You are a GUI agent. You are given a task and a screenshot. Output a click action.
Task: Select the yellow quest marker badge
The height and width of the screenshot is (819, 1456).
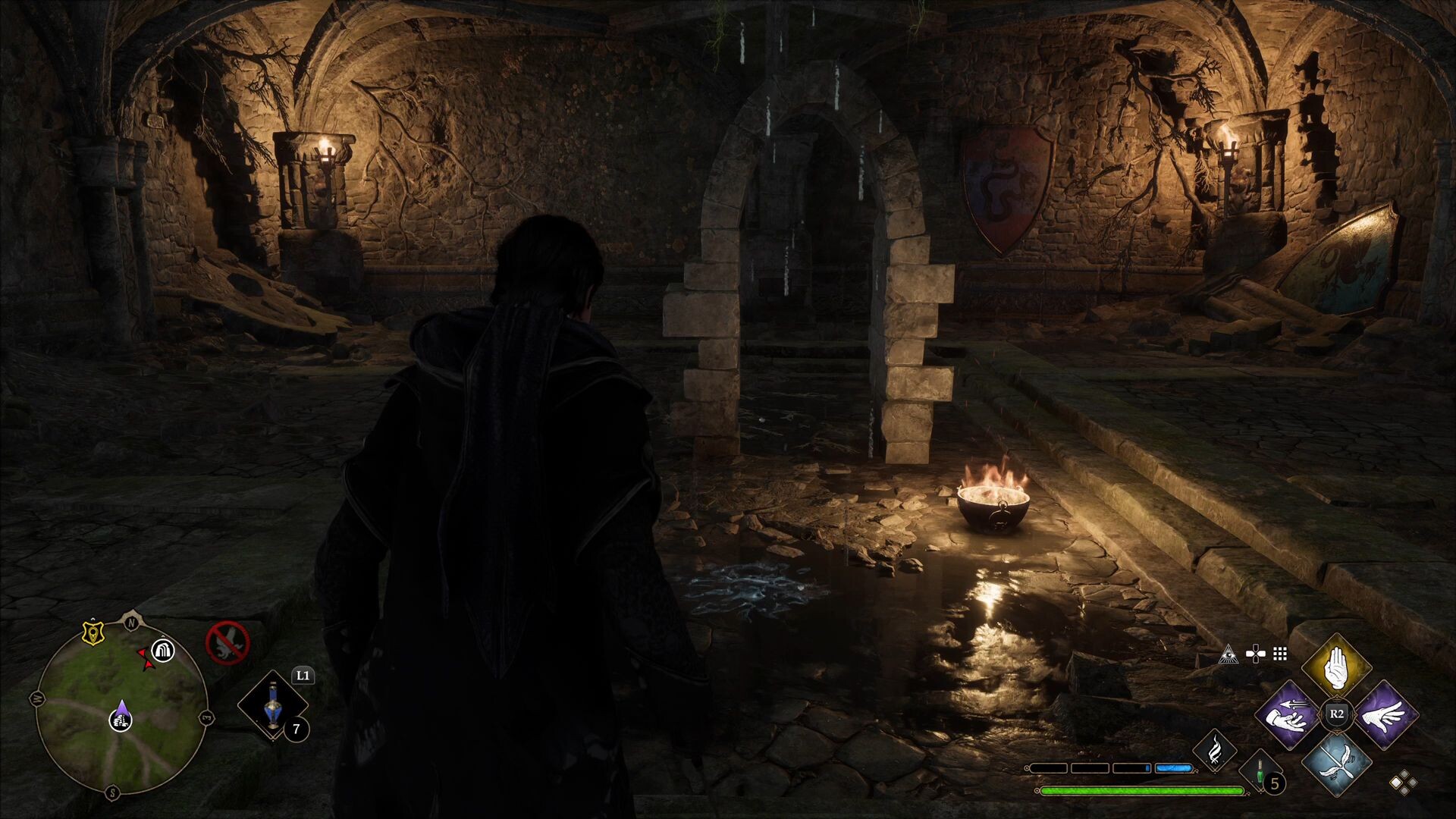93,633
